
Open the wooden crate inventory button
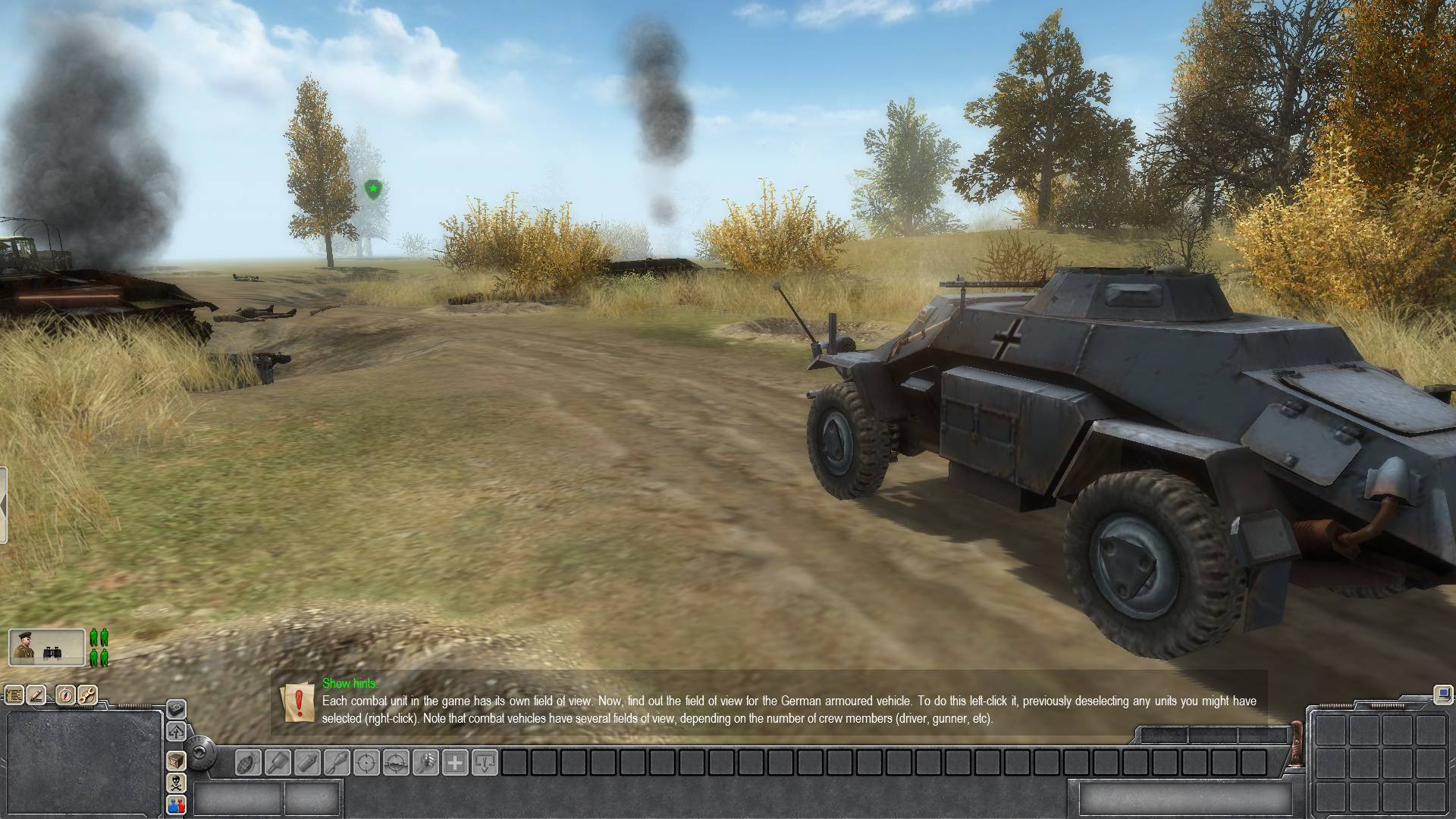tap(176, 761)
